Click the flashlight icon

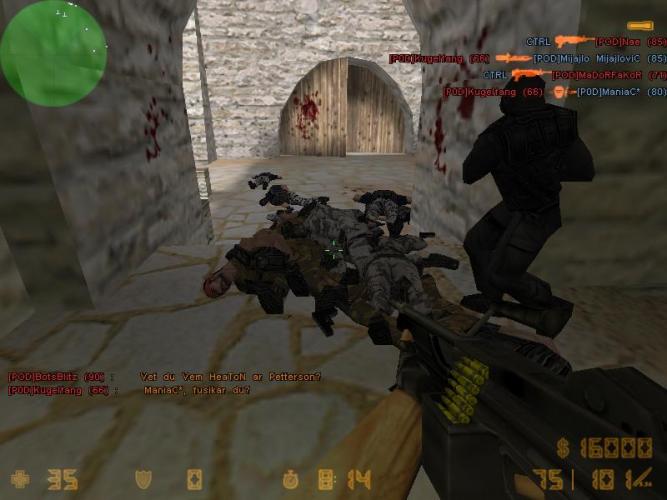pos(639,25)
